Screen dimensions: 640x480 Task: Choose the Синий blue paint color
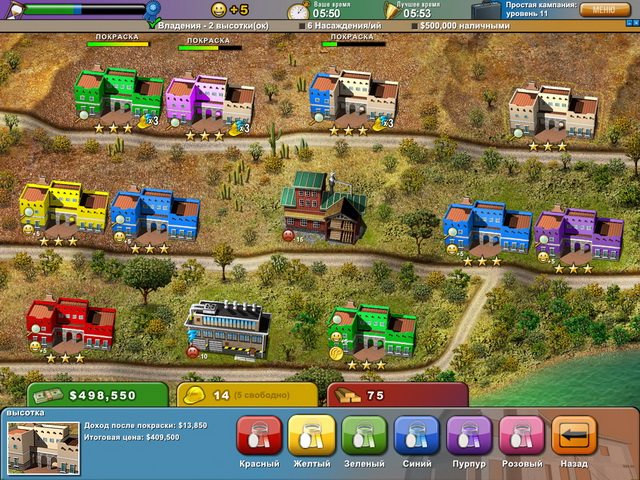416,437
